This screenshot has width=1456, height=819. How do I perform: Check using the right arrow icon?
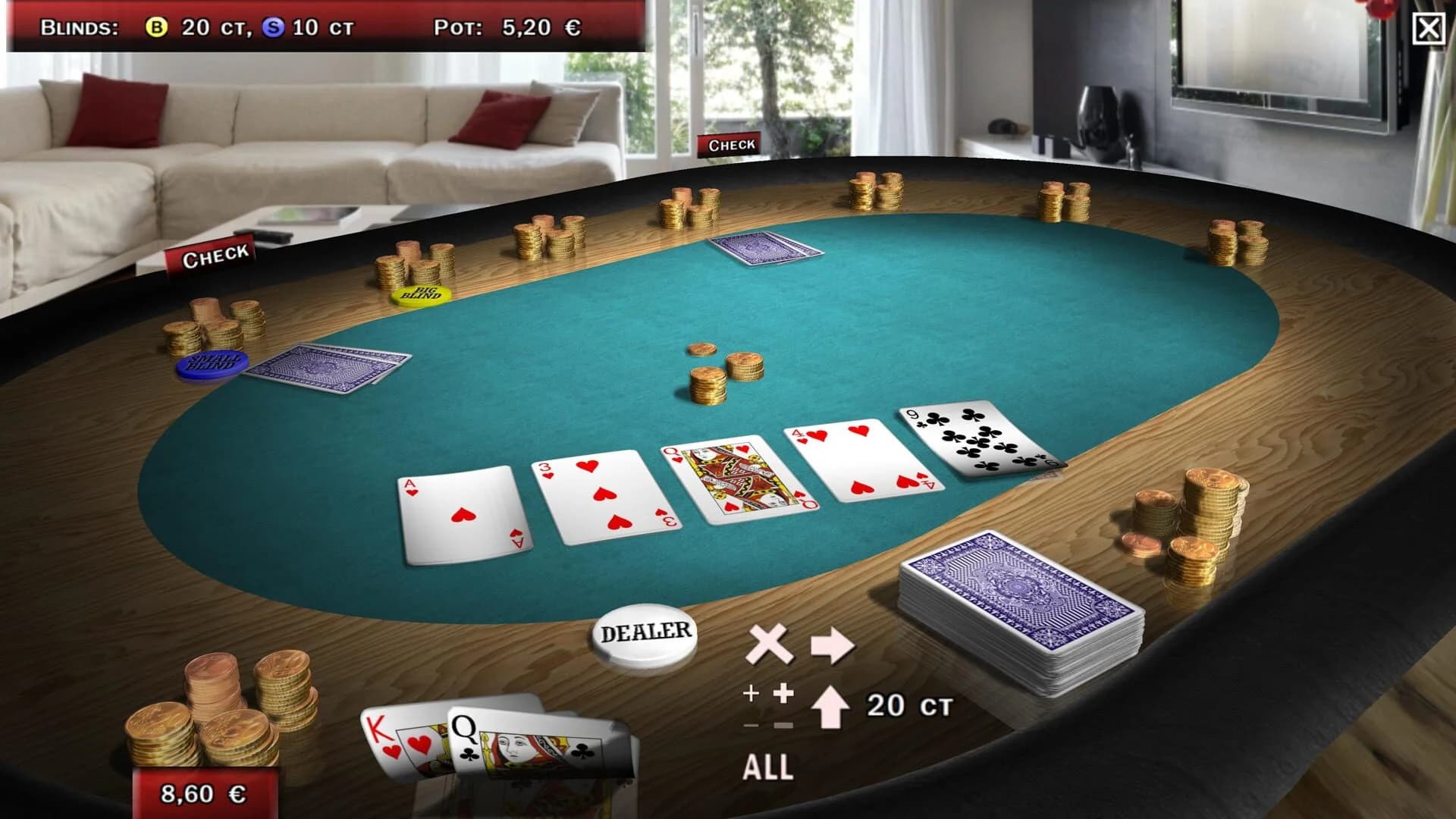point(833,646)
